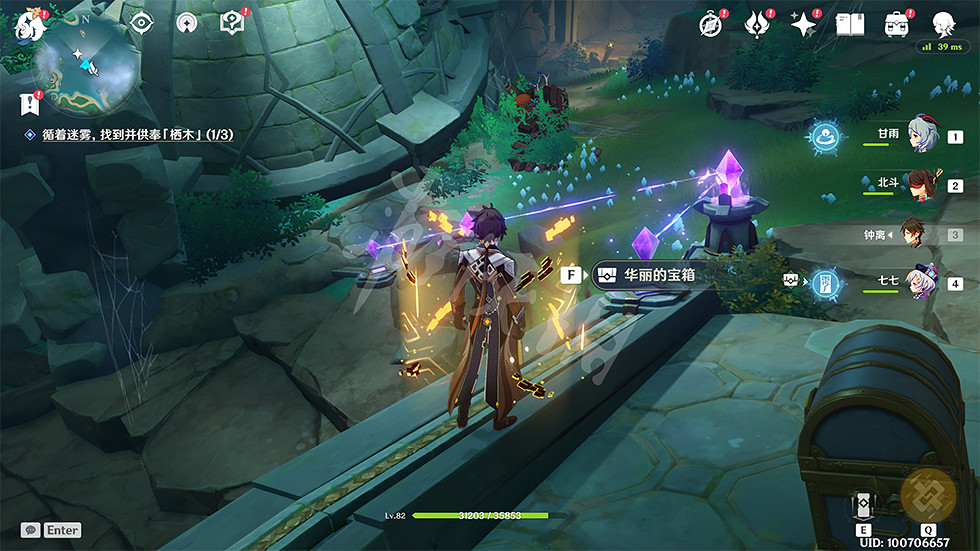Use the glowing blue gadget beside 甘雨
This screenshot has height=551, width=980.
825,136
